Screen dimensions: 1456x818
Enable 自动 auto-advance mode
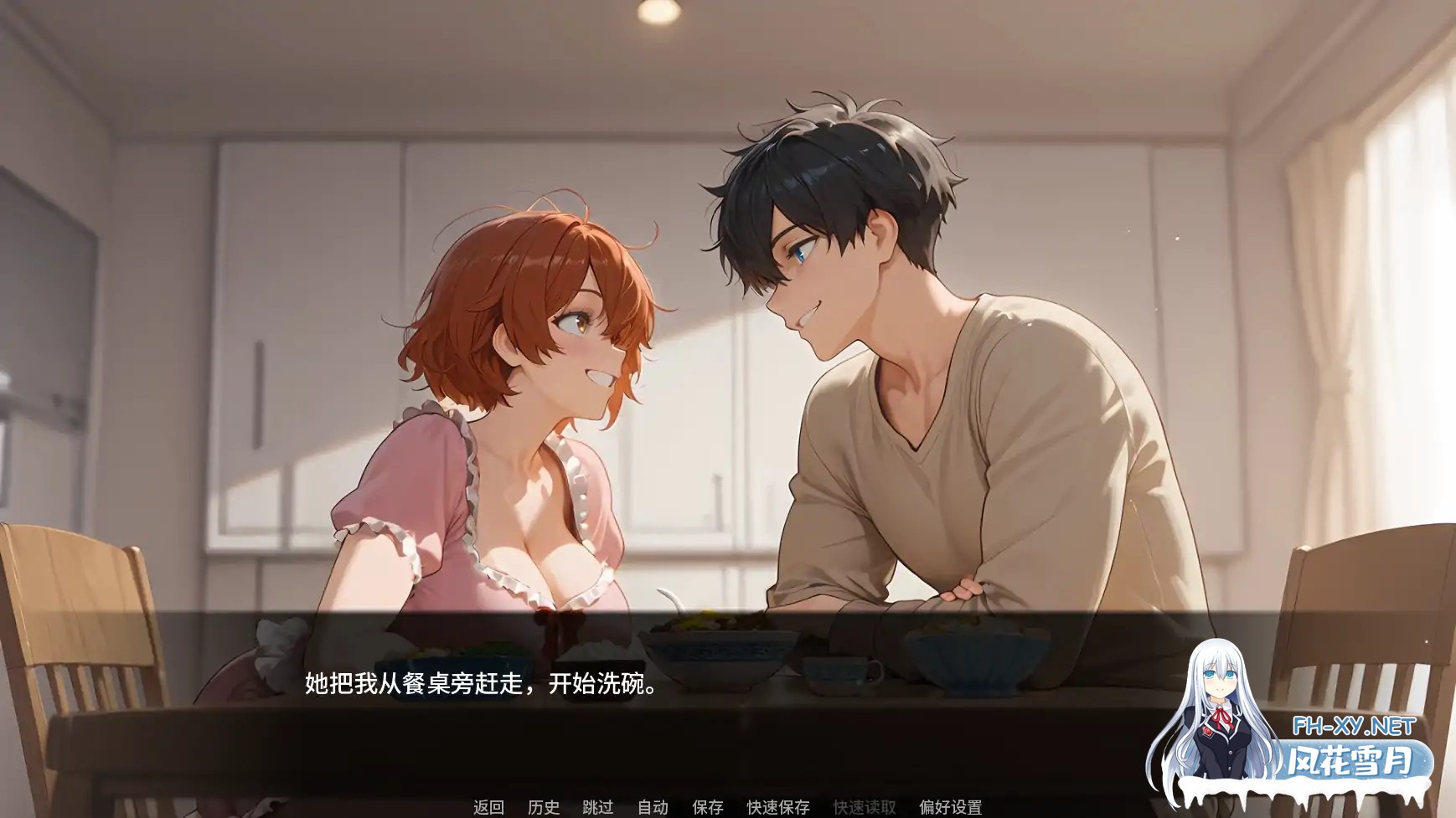click(x=653, y=809)
